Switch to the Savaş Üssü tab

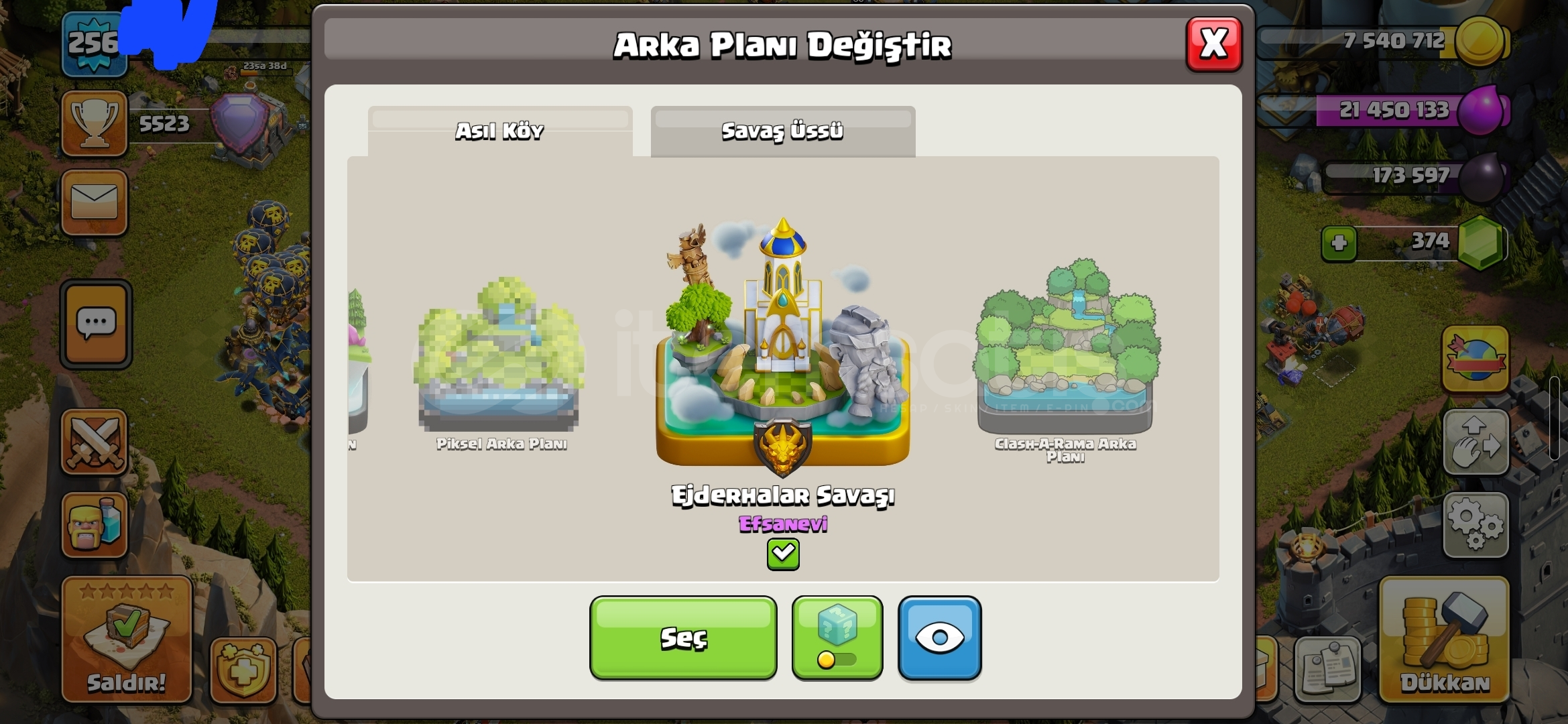click(x=782, y=131)
